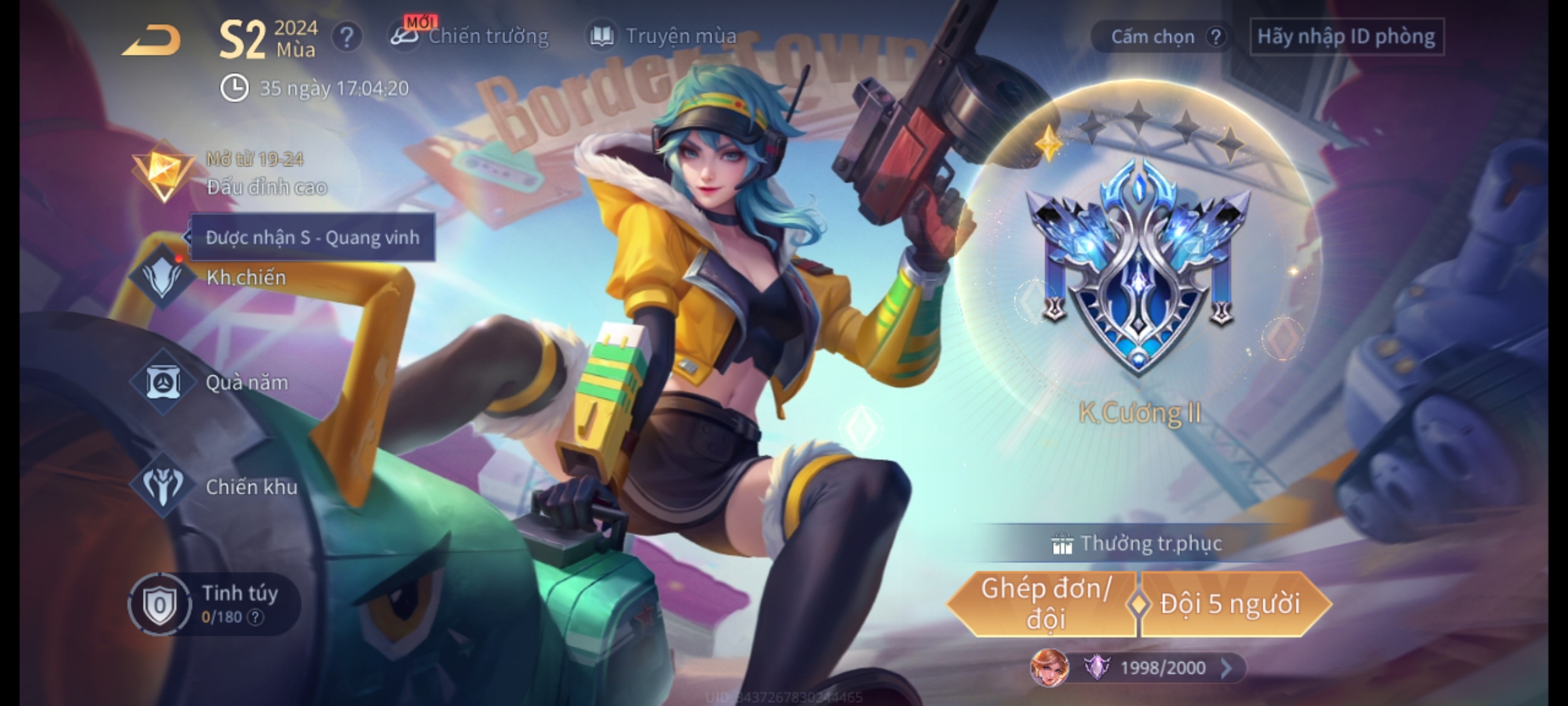The image size is (1568, 706).
Task: Open Truyện mùa season story
Action: pos(664,37)
